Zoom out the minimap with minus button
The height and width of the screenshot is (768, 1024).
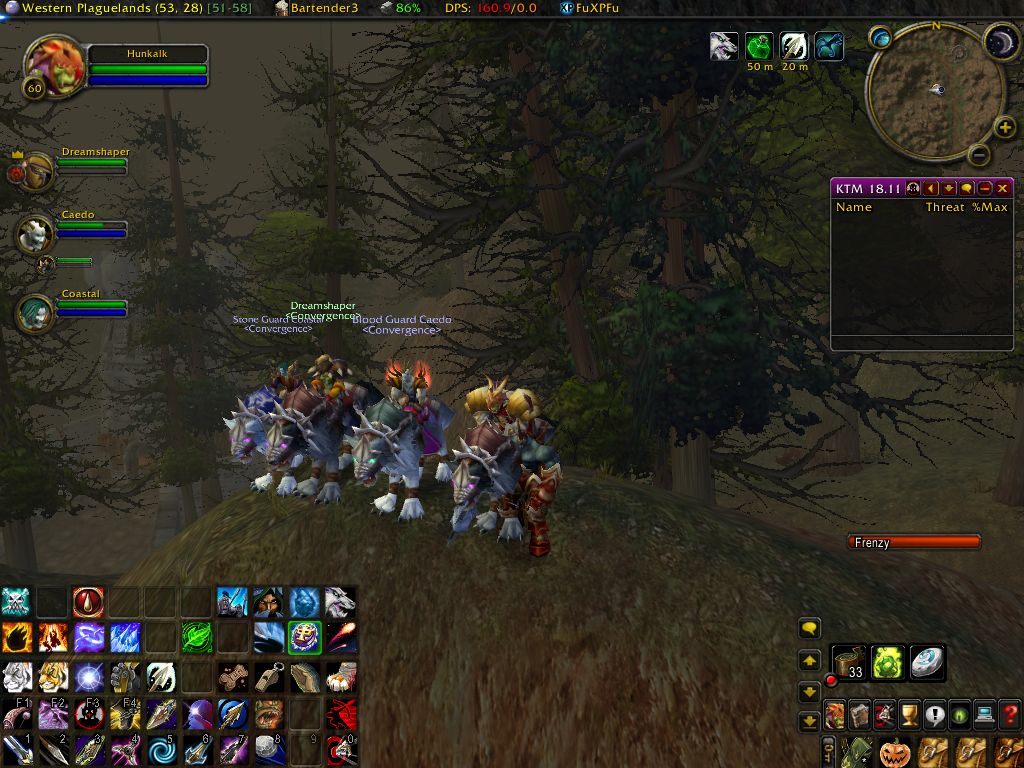[x=979, y=154]
